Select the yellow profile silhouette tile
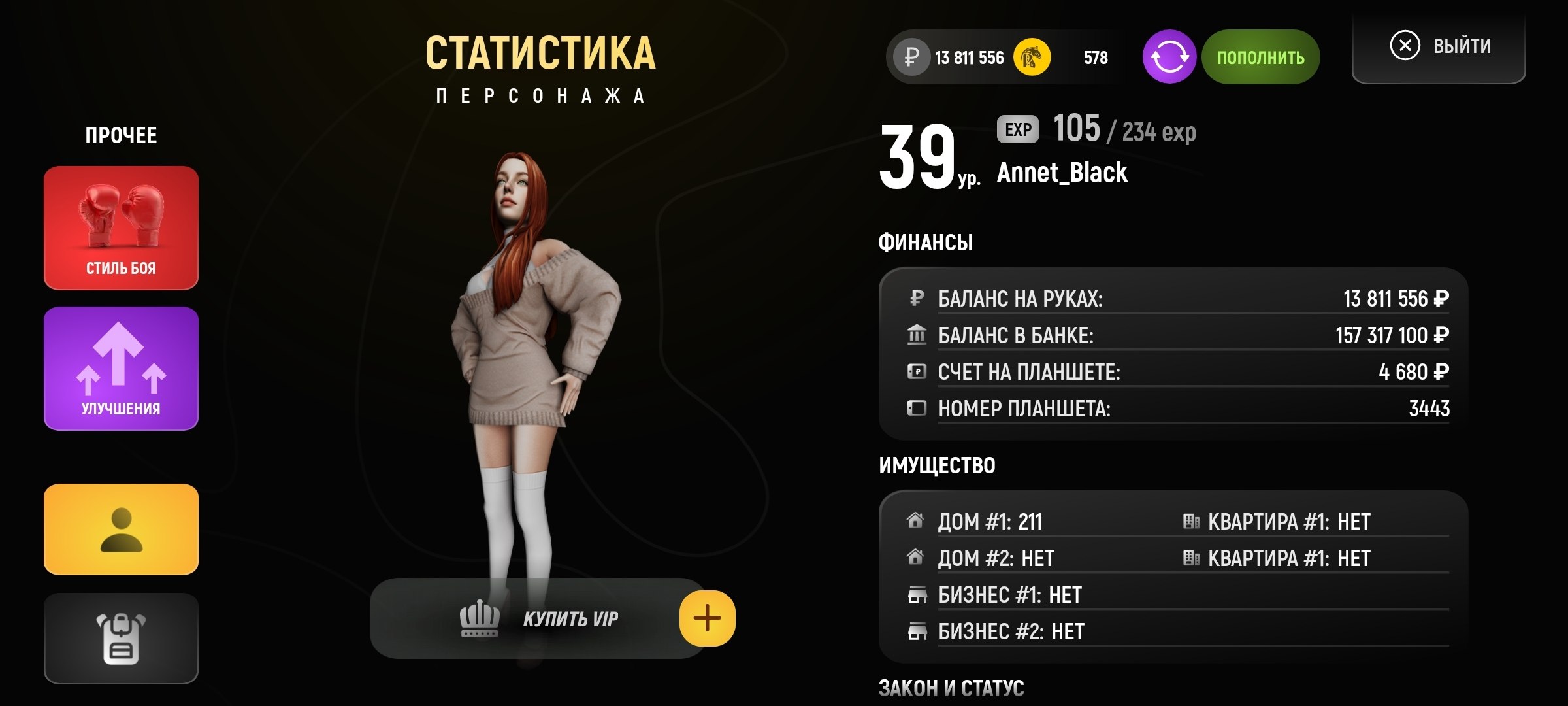The image size is (1568, 706). point(121,529)
